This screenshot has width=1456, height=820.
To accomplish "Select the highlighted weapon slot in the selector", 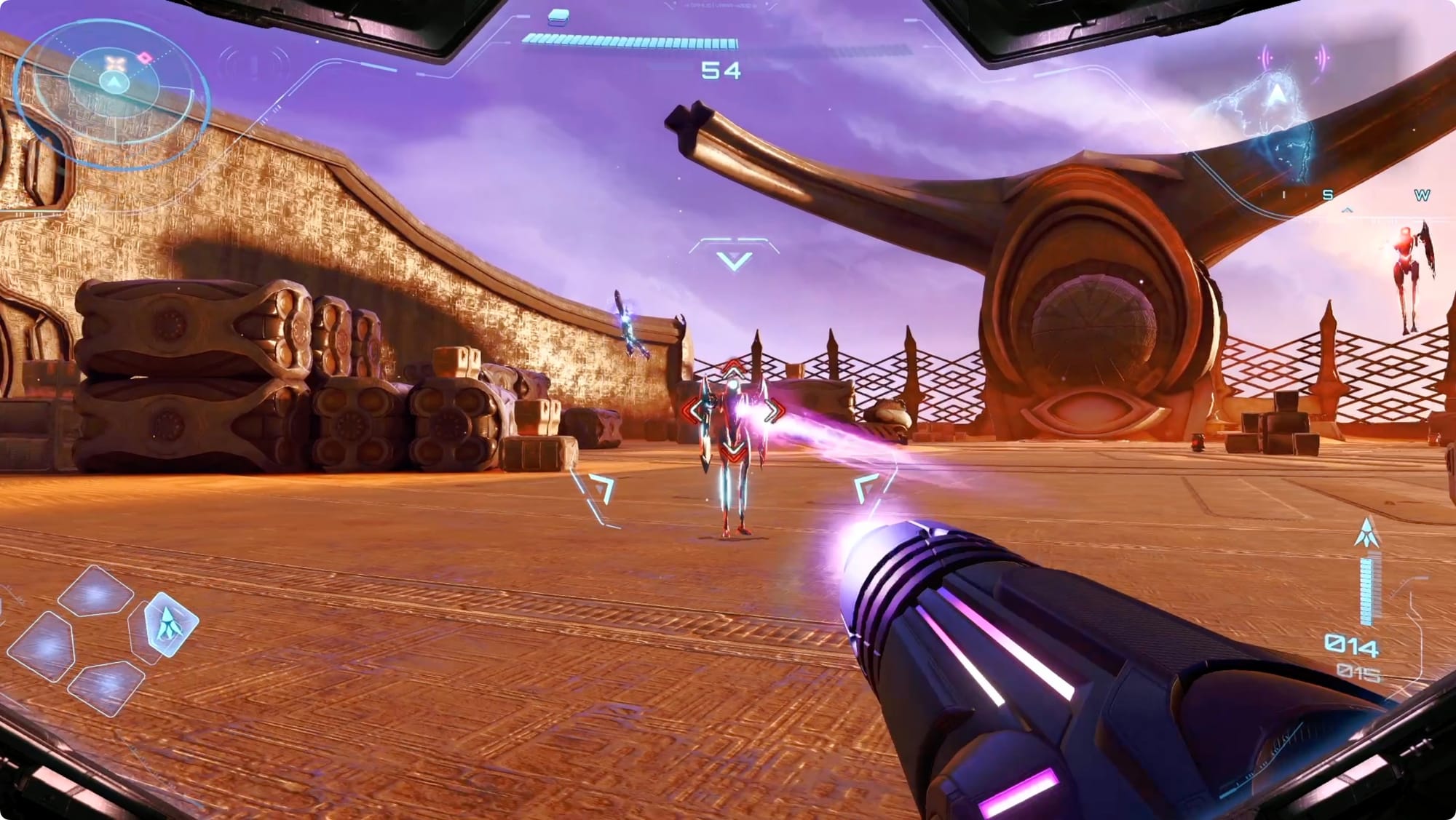I will (170, 623).
